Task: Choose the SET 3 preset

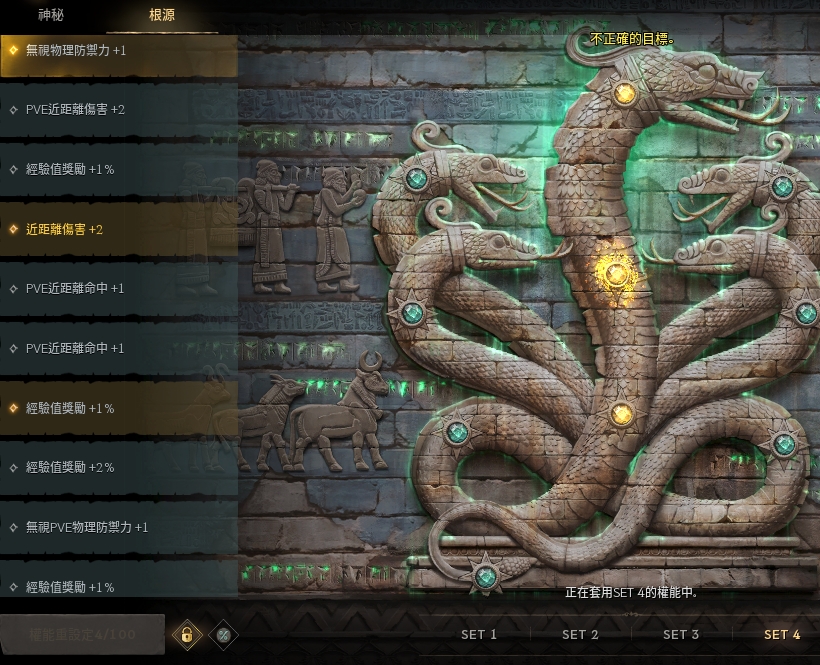Action: coord(681,634)
